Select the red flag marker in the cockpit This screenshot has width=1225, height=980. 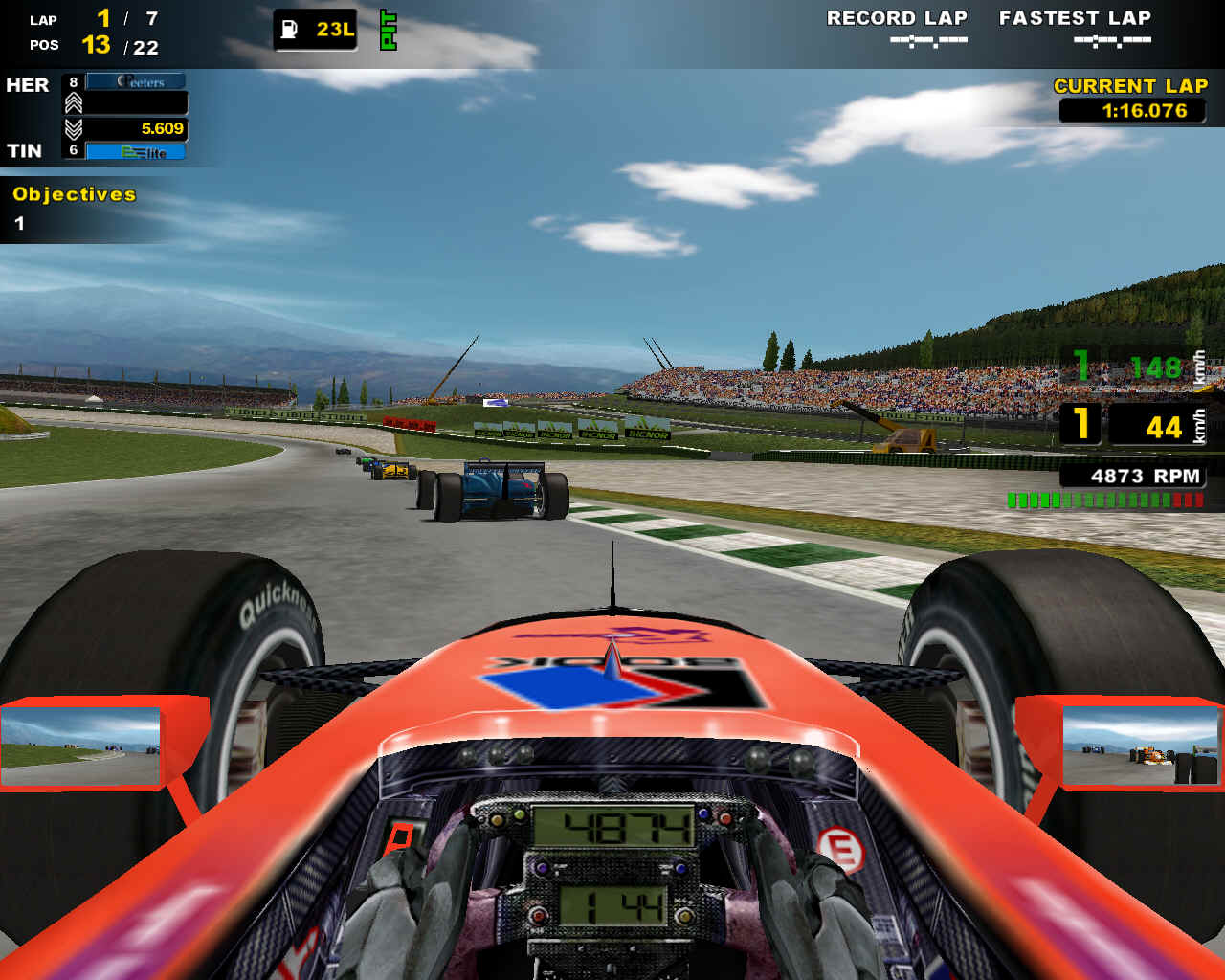pyautogui.click(x=401, y=836)
